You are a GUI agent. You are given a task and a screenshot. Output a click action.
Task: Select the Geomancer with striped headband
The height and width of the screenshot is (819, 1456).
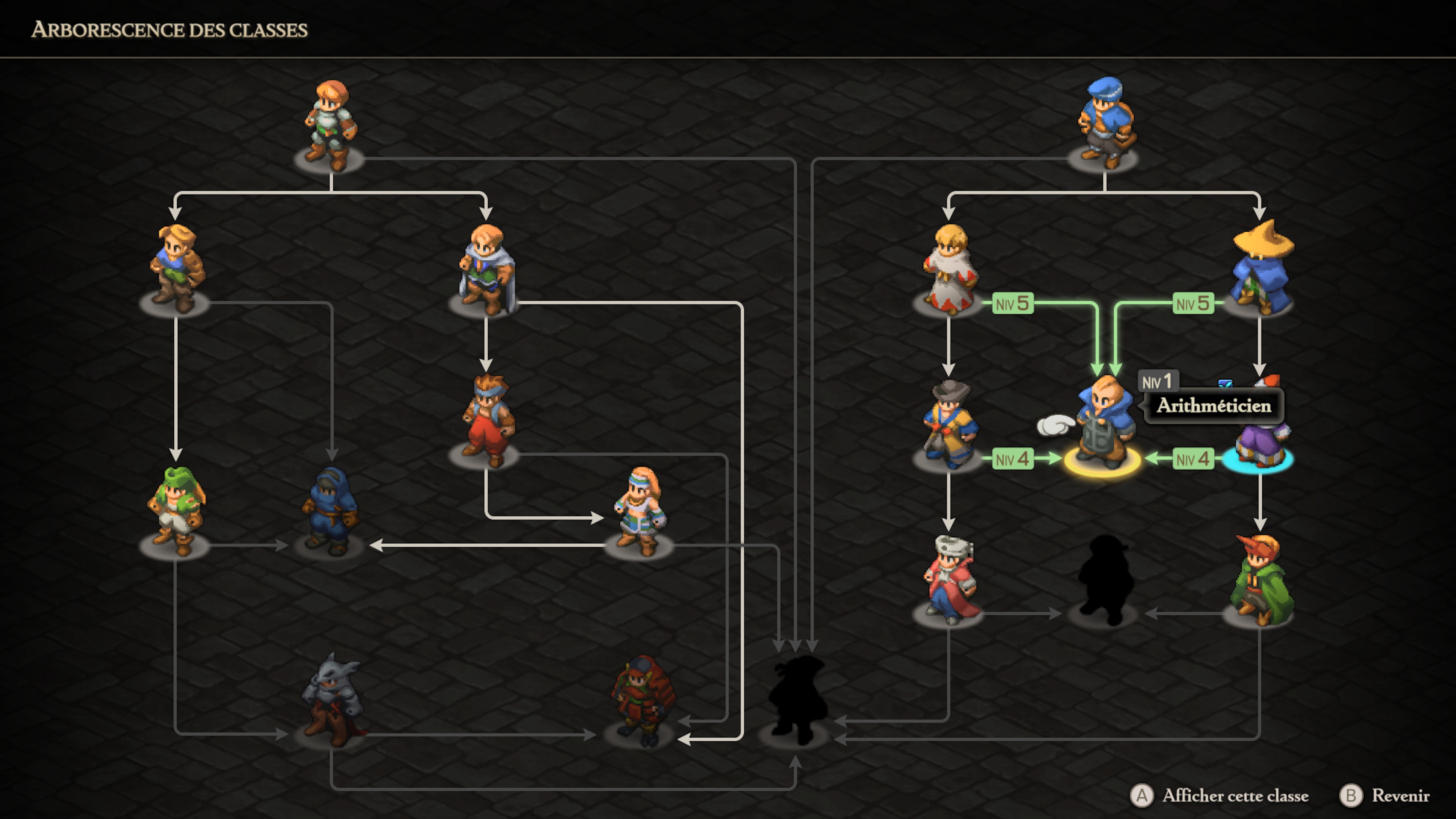pyautogui.click(x=640, y=511)
